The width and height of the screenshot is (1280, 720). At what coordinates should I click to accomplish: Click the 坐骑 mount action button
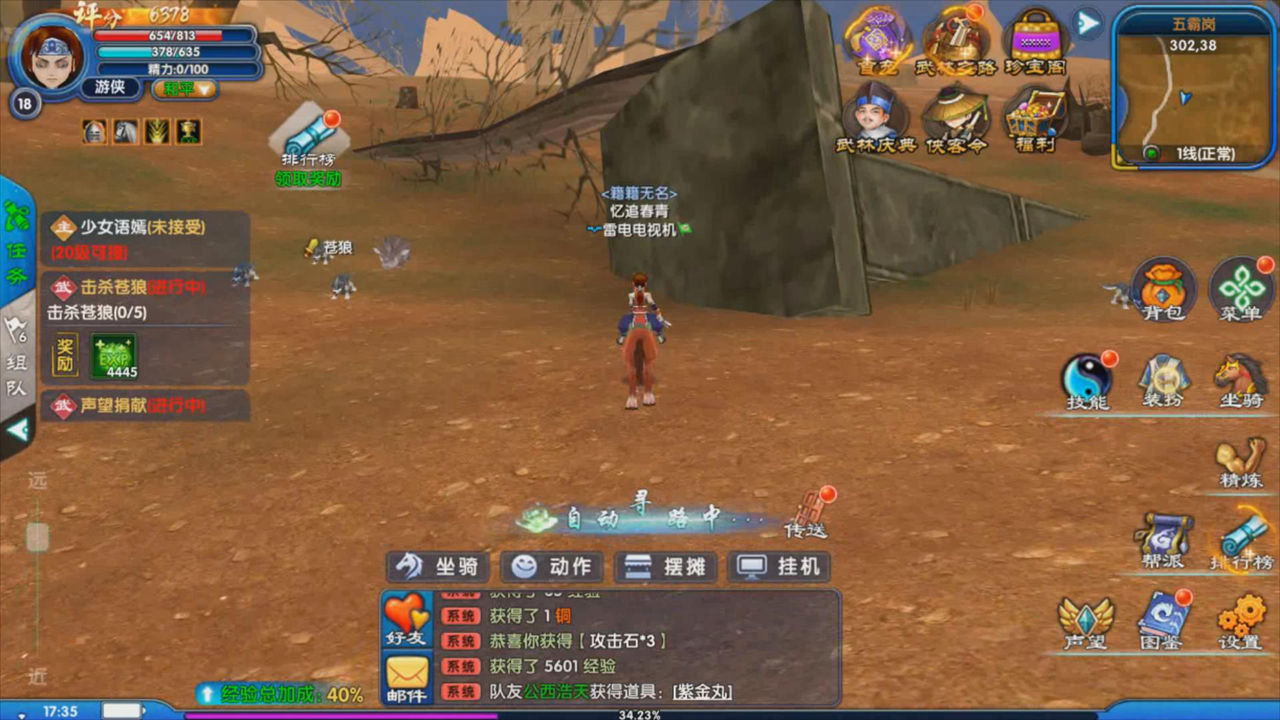pos(437,567)
